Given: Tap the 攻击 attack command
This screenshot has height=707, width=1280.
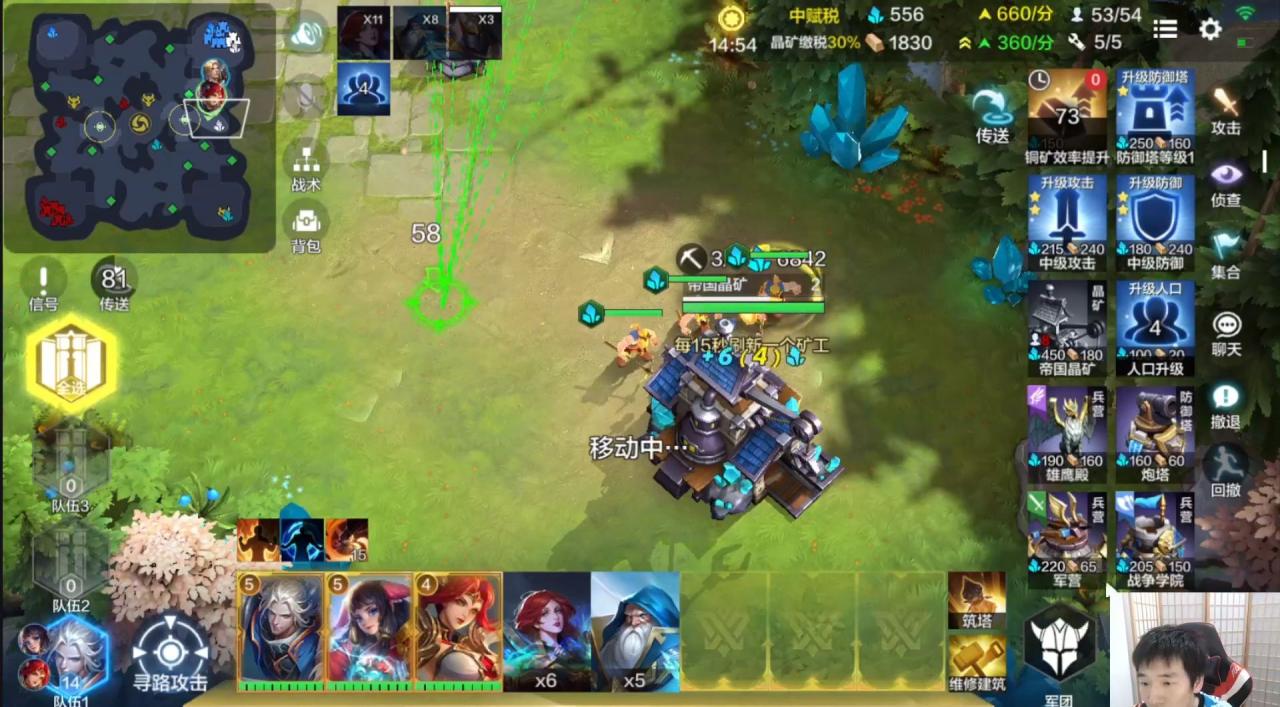Looking at the screenshot, I should [x=1226, y=109].
